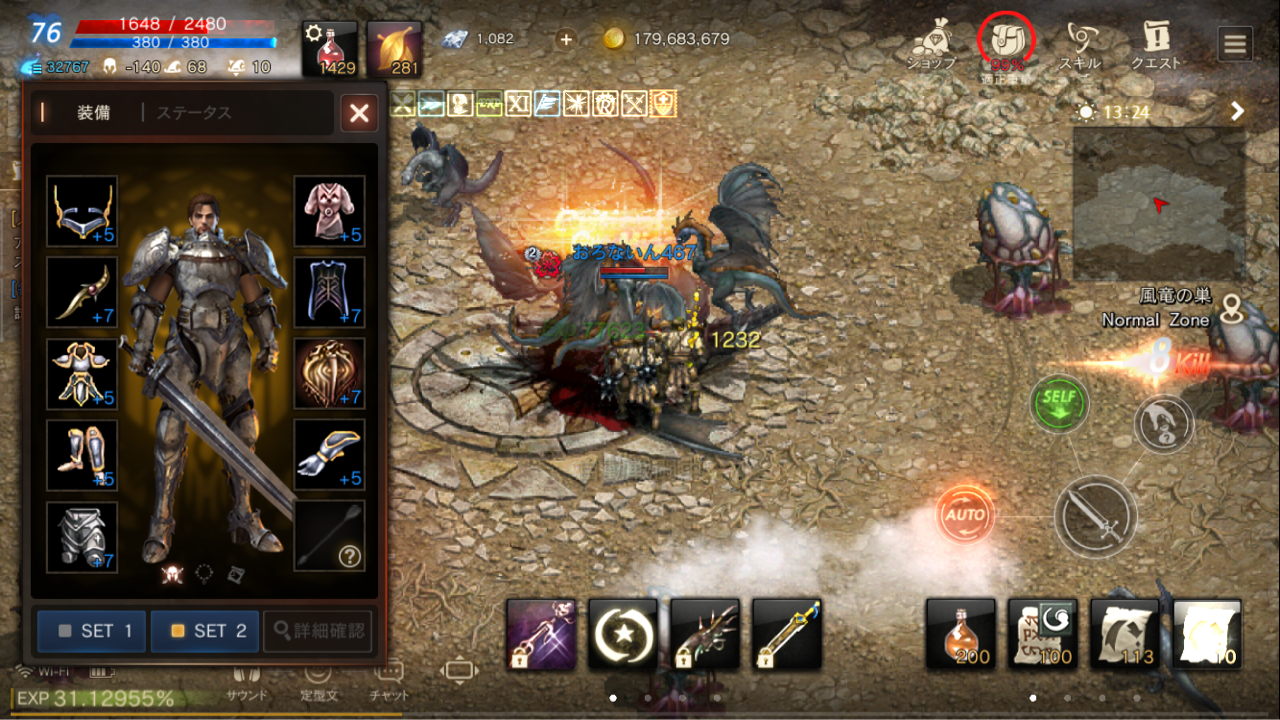Use the orange potion with 200 count

point(961,634)
